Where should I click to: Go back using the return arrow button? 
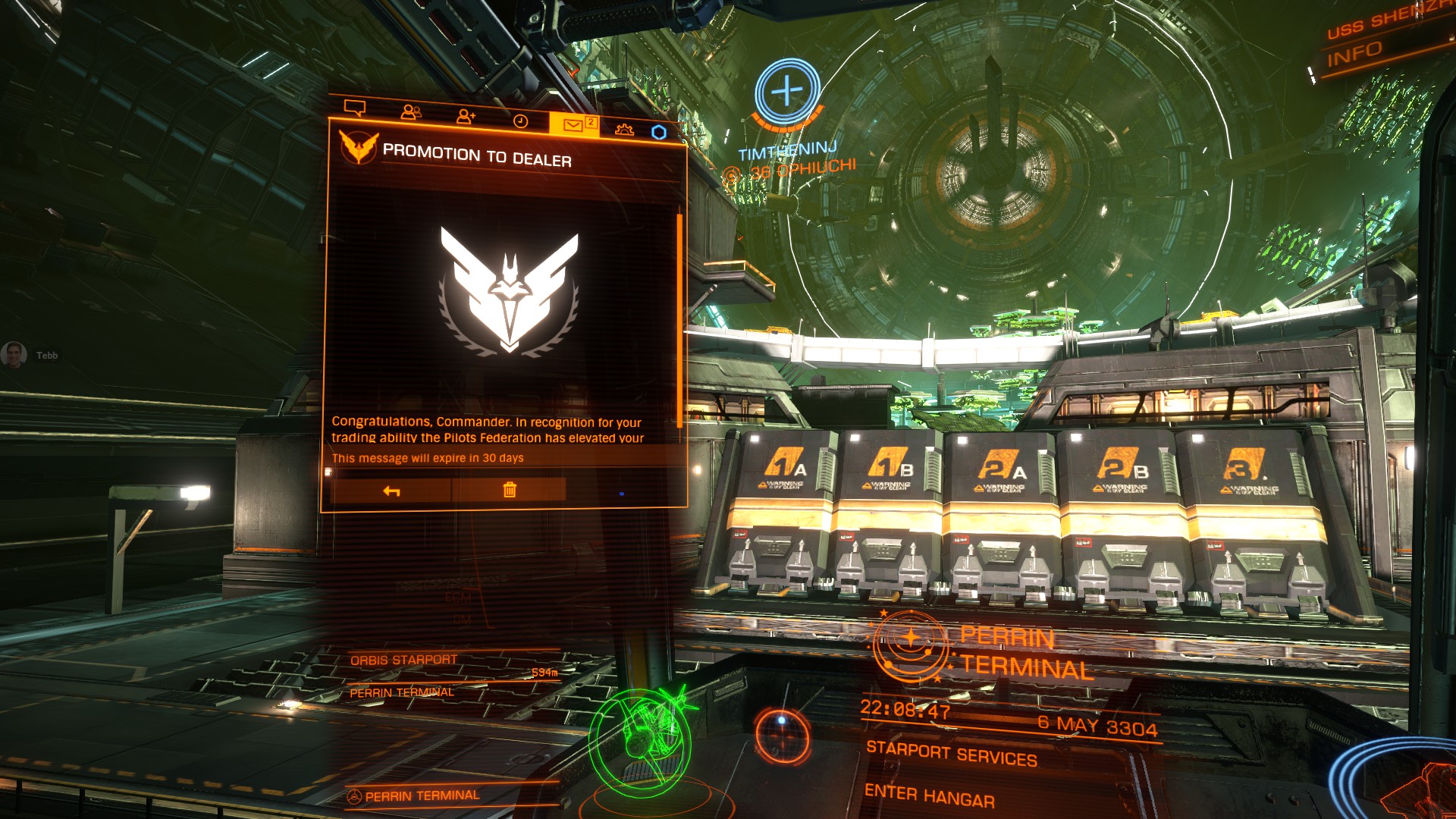click(x=391, y=491)
